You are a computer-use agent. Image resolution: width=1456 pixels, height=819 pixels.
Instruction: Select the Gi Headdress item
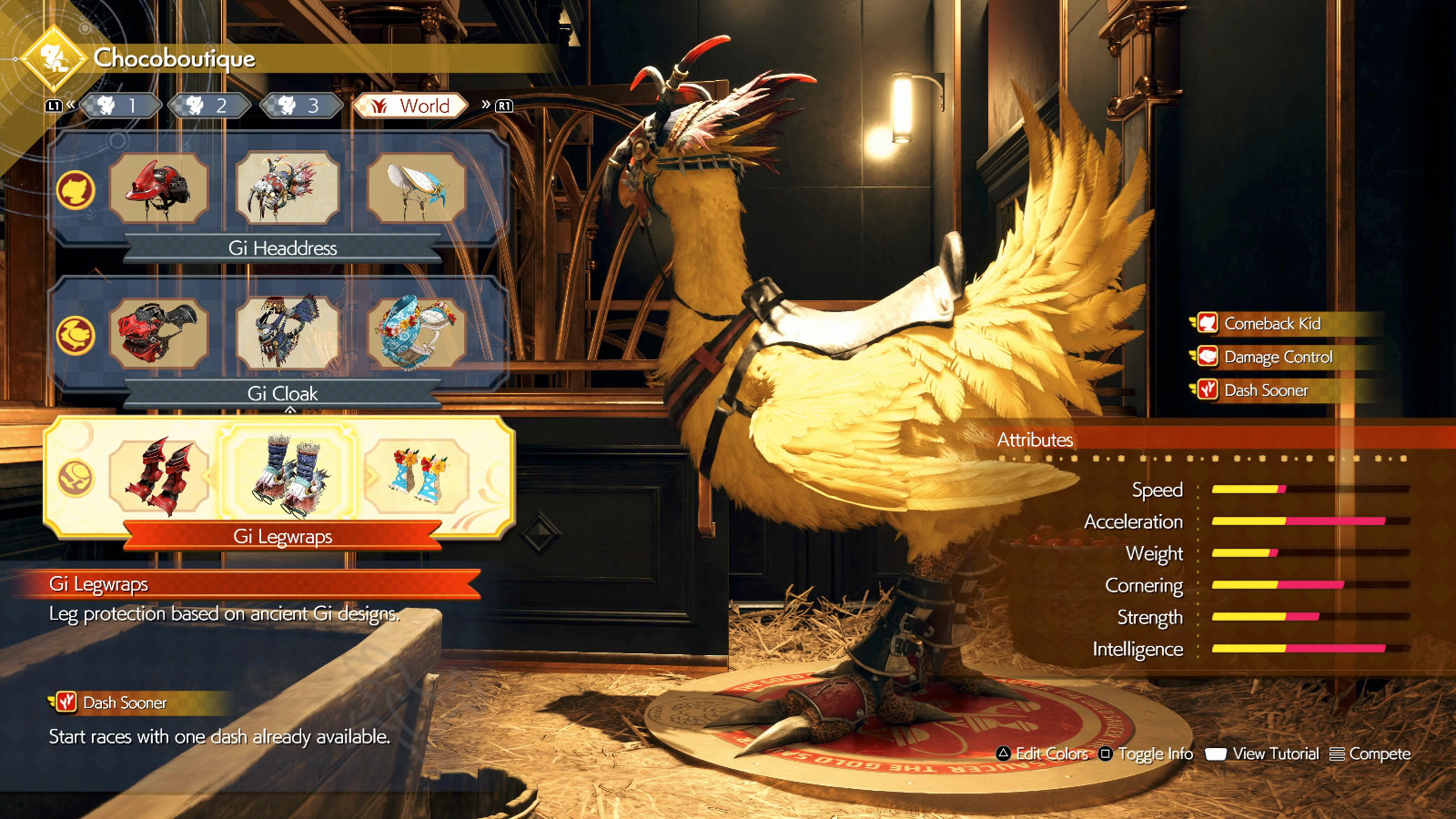[x=288, y=188]
